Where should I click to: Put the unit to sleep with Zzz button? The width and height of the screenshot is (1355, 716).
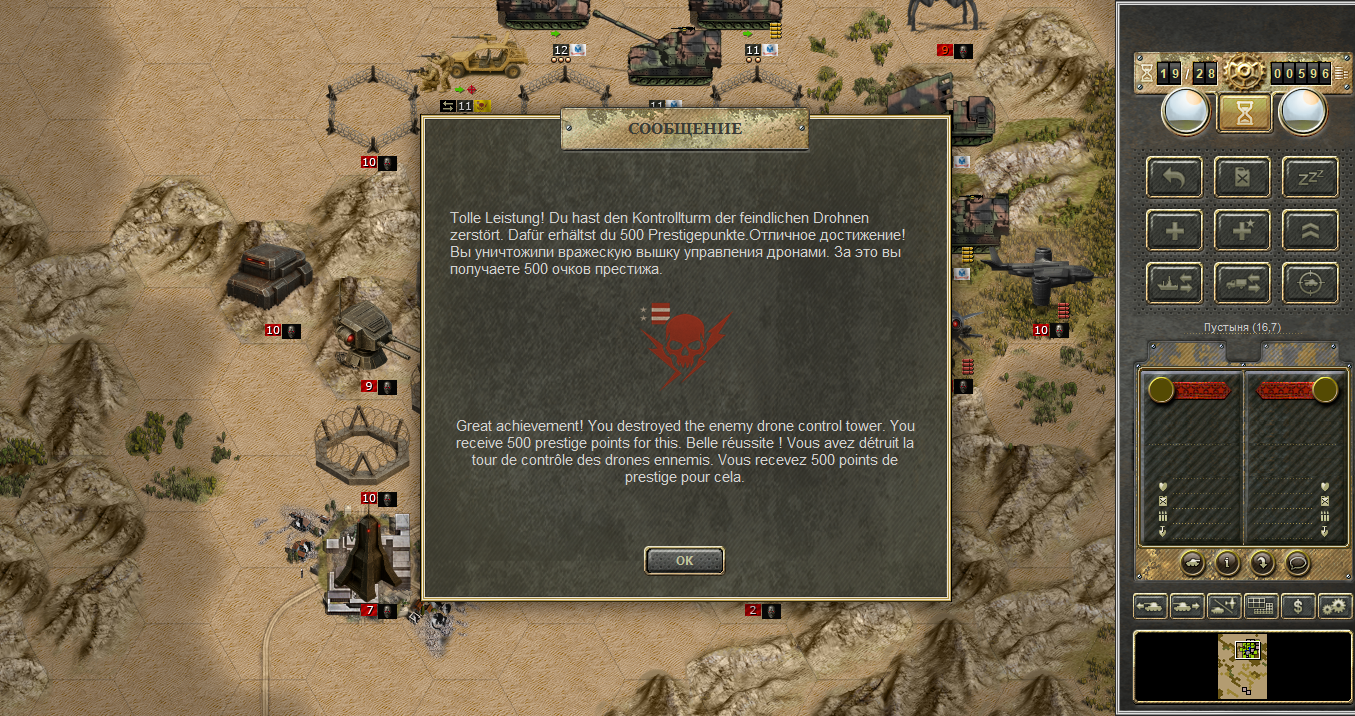[x=1310, y=178]
